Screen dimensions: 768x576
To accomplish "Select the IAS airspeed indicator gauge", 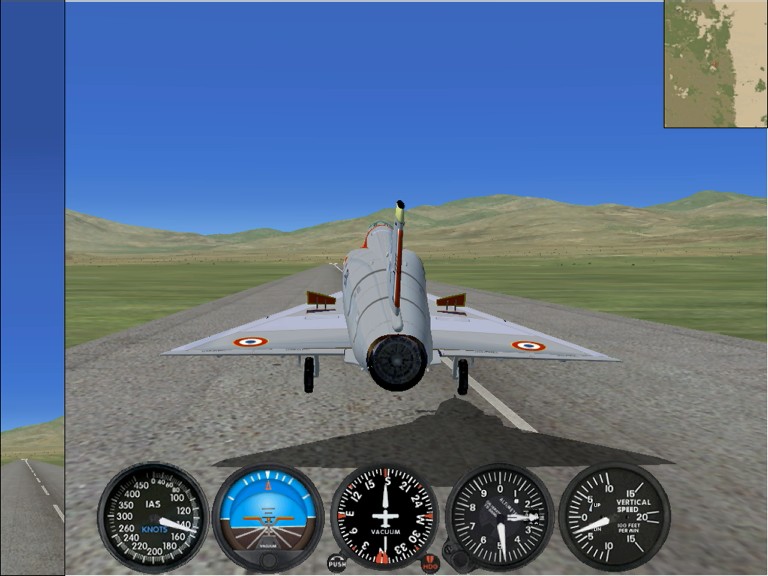I will (153, 517).
